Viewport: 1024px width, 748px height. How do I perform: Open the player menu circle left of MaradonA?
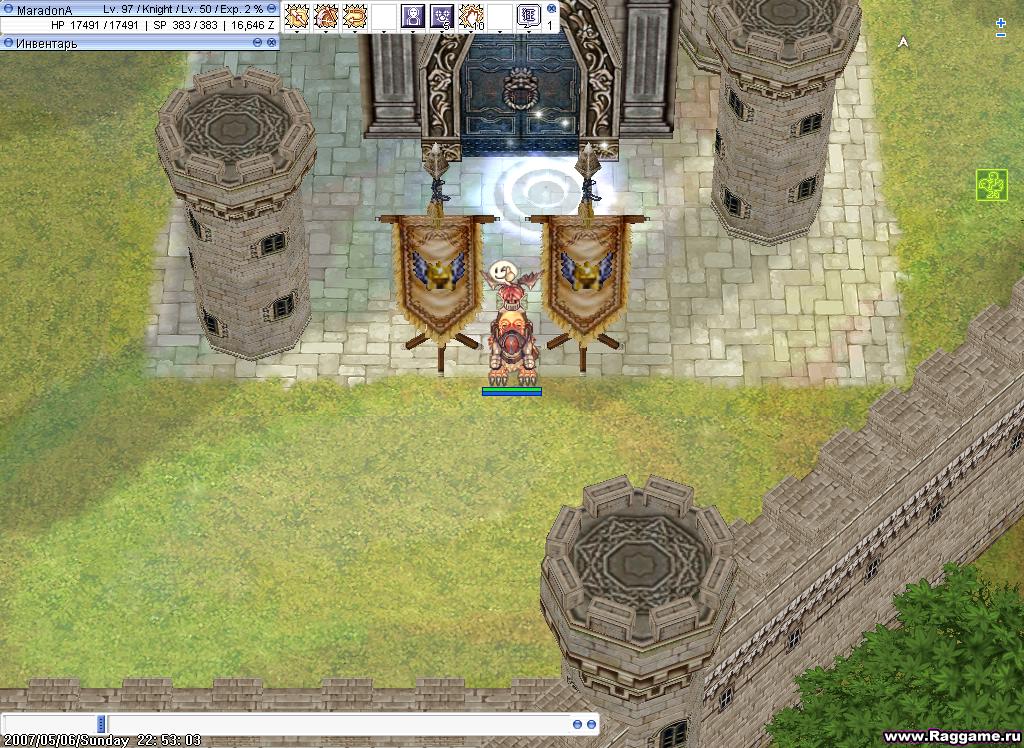(8, 9)
